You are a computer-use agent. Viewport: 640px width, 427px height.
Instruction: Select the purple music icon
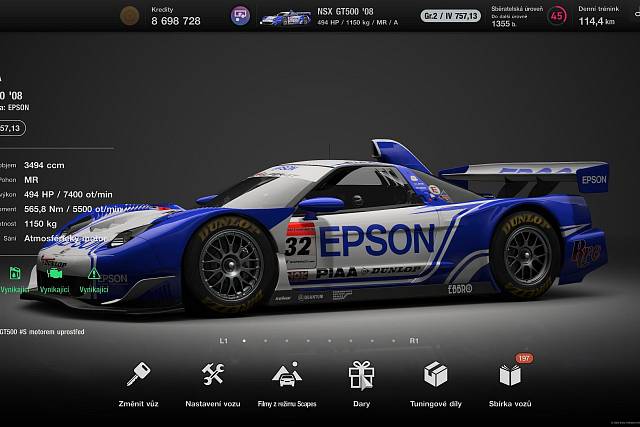(240, 16)
